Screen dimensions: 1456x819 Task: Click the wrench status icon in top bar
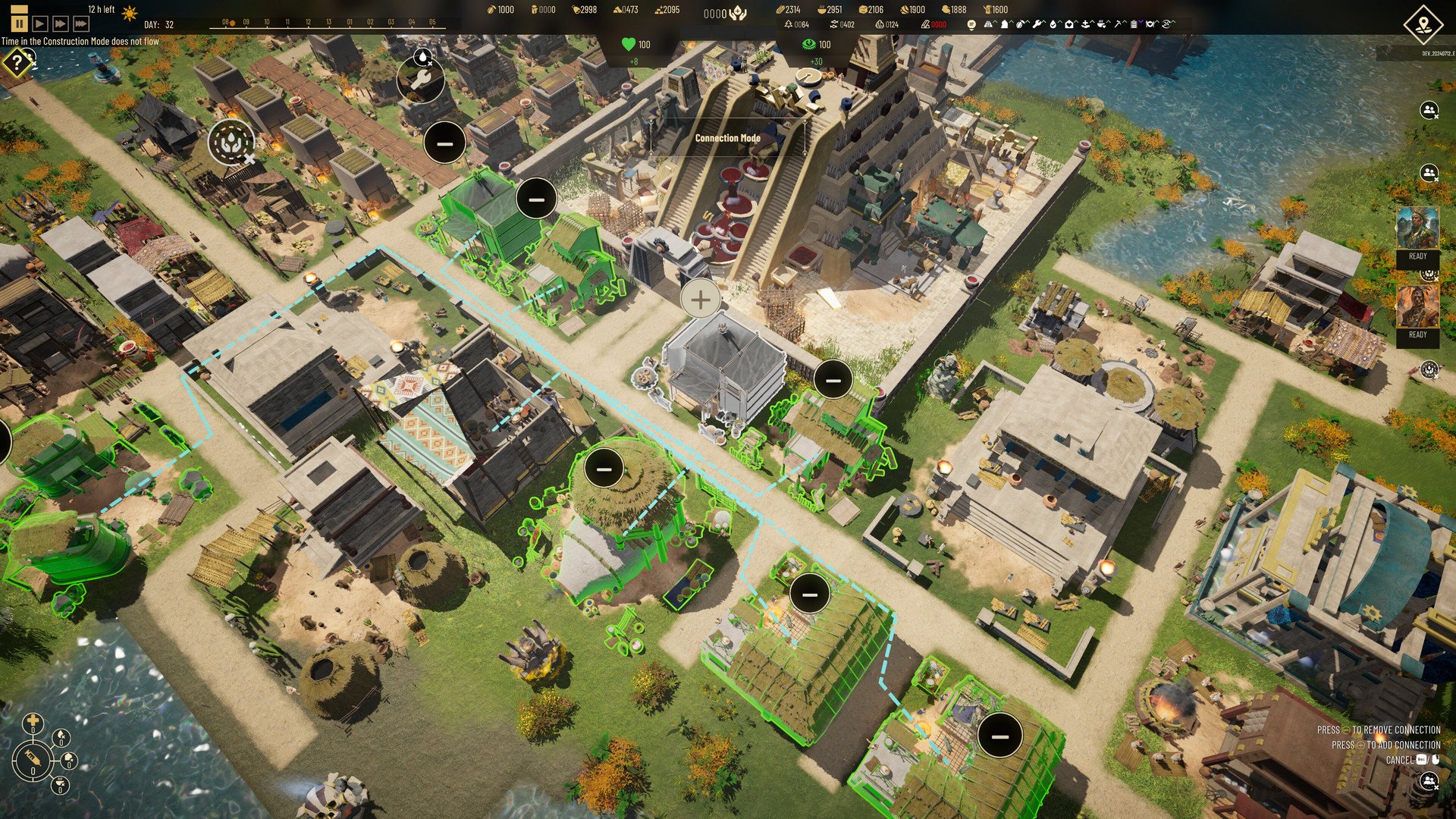click(1036, 24)
